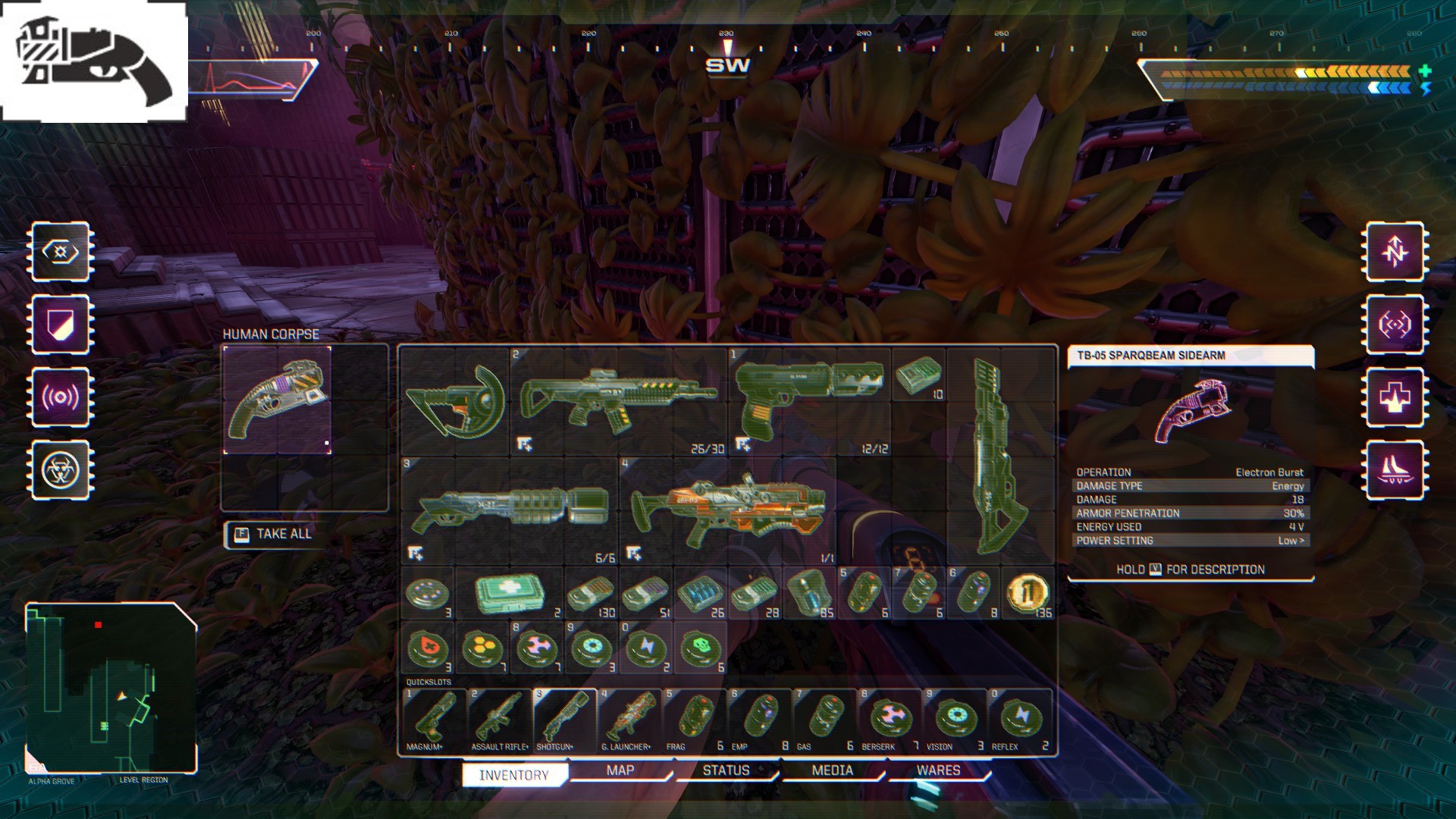Image resolution: width=1456 pixels, height=819 pixels.
Task: Switch to the Map tab
Action: click(x=620, y=770)
